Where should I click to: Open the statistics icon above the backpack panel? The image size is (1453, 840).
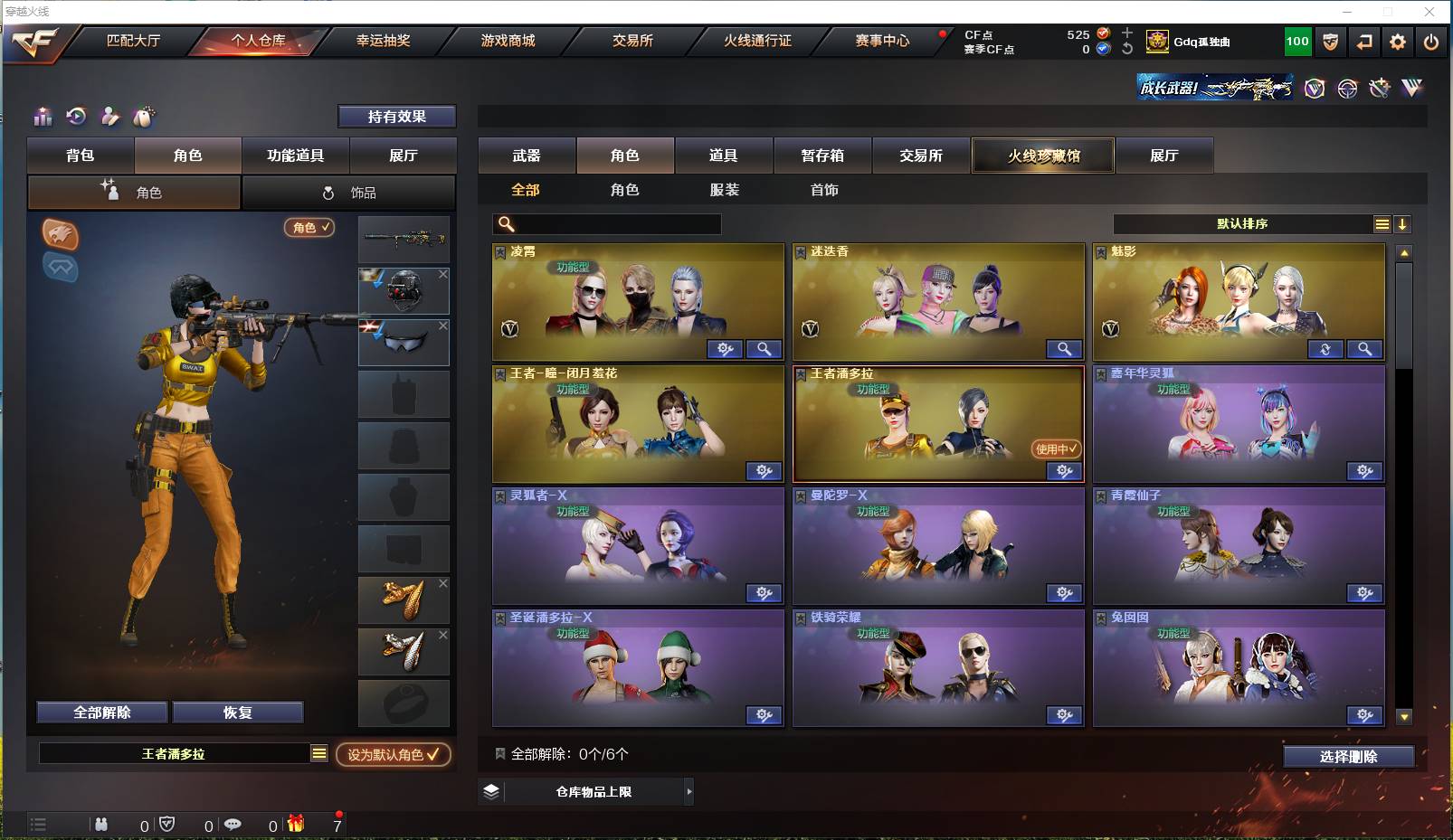pyautogui.click(x=43, y=117)
